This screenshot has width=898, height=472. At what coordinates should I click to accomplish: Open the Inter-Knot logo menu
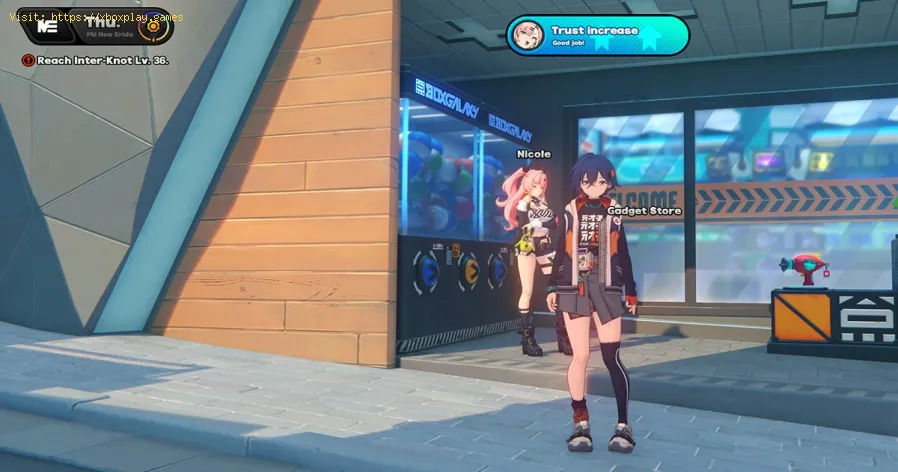[45, 26]
